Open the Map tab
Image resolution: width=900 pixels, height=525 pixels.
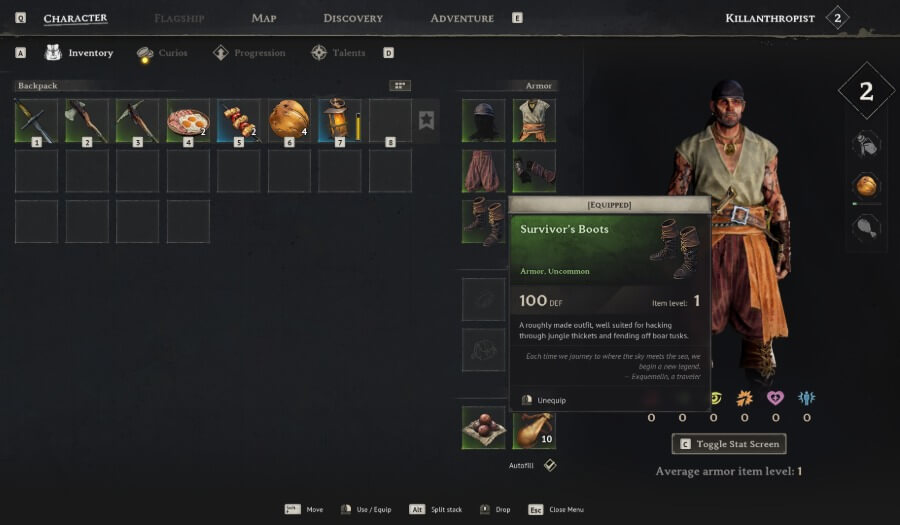[x=264, y=18]
